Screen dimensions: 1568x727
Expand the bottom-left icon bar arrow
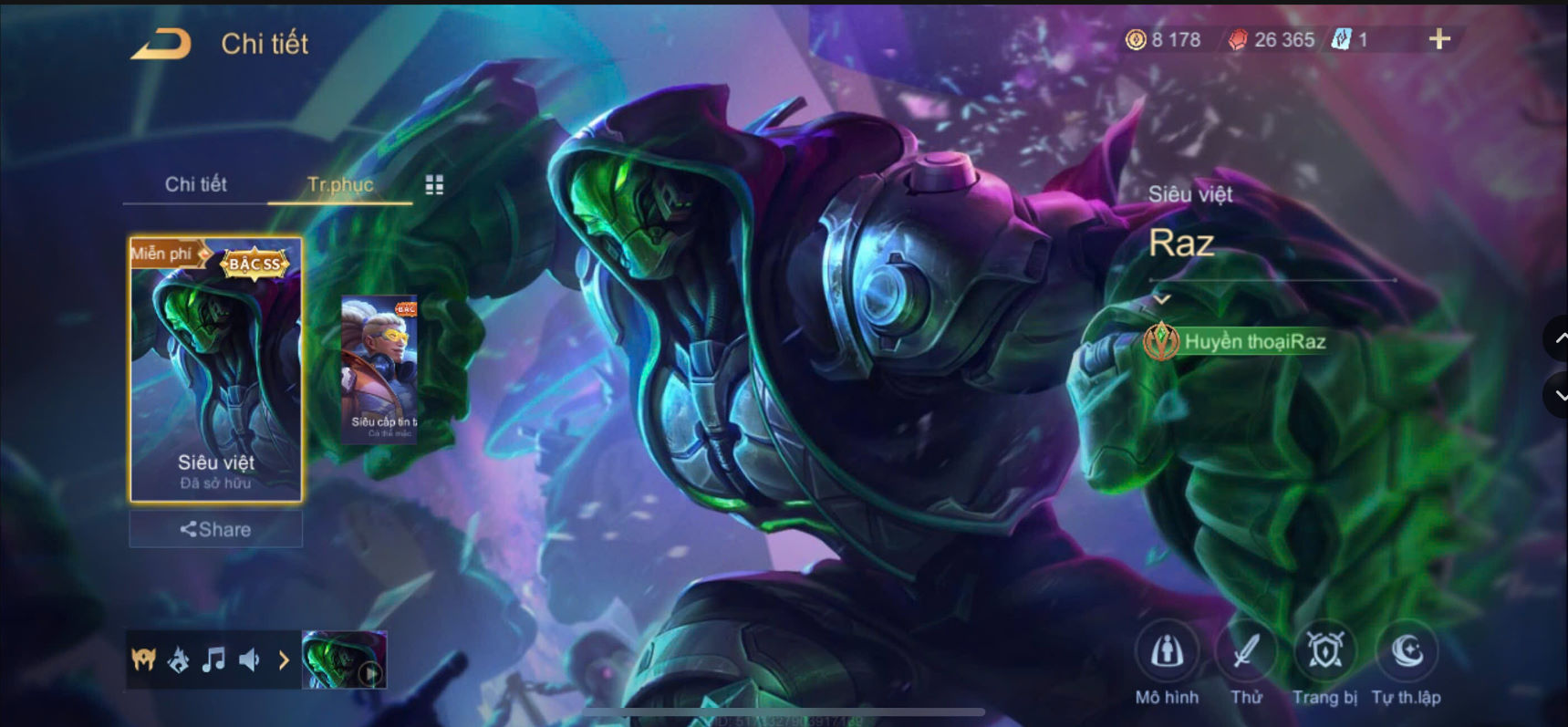[x=283, y=659]
